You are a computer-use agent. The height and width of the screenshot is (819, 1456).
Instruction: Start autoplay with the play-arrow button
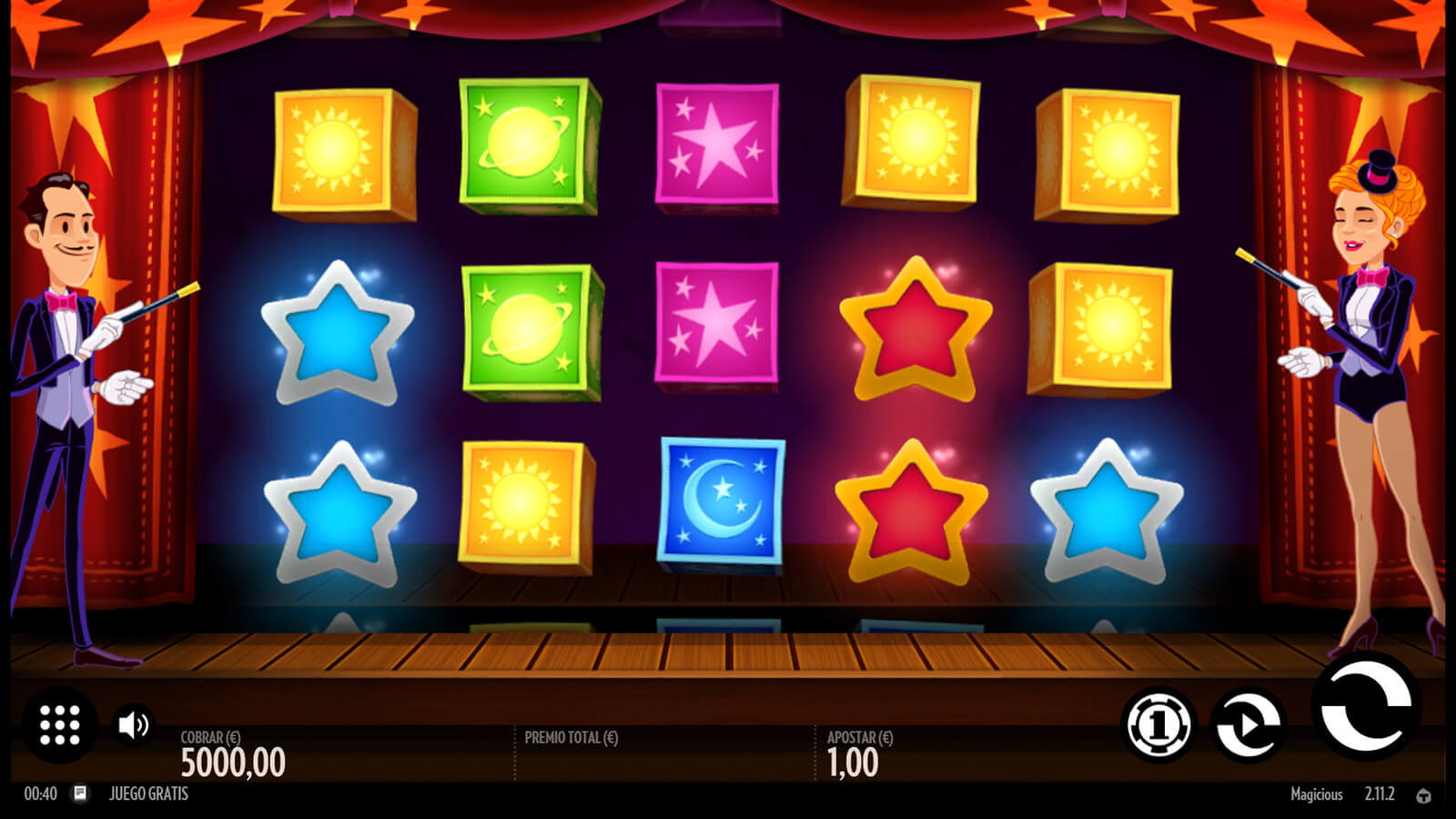point(1249,724)
